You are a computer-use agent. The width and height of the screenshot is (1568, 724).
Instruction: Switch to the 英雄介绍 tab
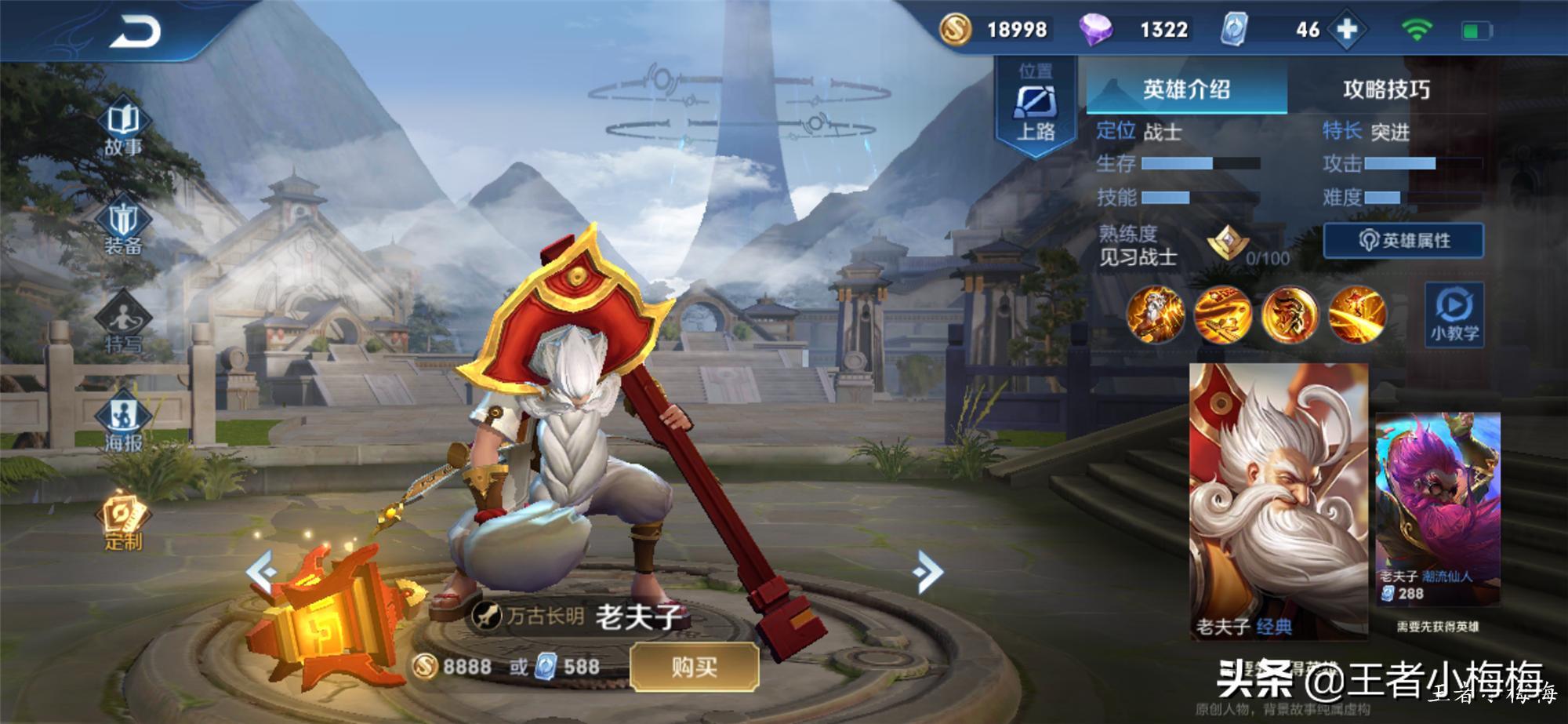[x=1186, y=89]
